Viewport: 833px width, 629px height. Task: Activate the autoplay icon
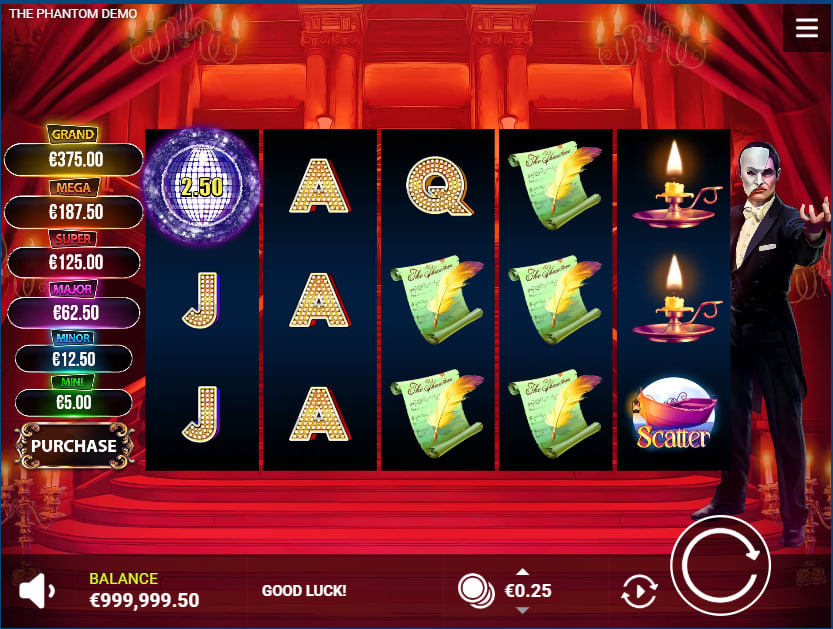(638, 591)
